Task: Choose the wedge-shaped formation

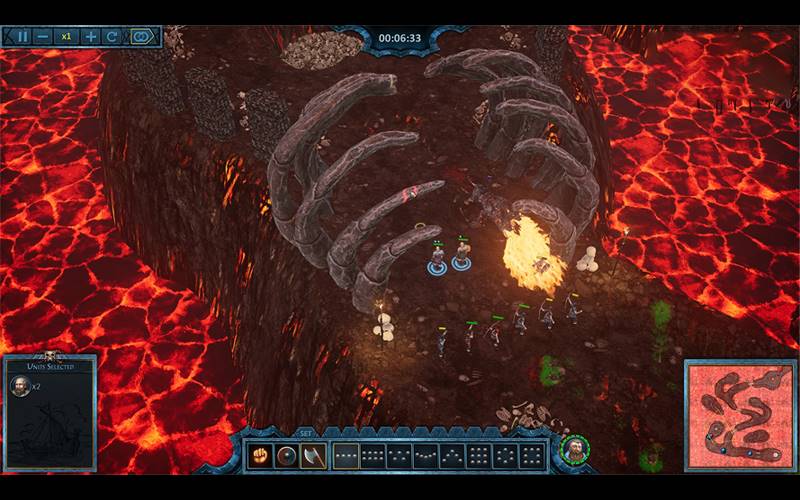Action: tap(451, 456)
